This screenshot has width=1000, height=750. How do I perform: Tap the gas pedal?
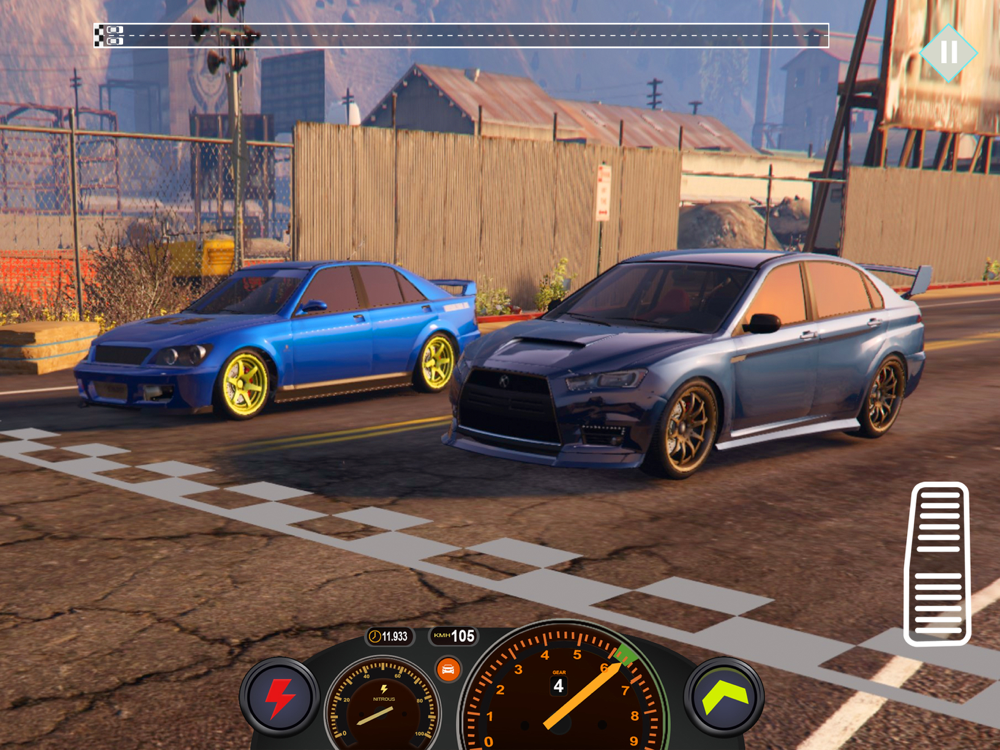coord(936,564)
